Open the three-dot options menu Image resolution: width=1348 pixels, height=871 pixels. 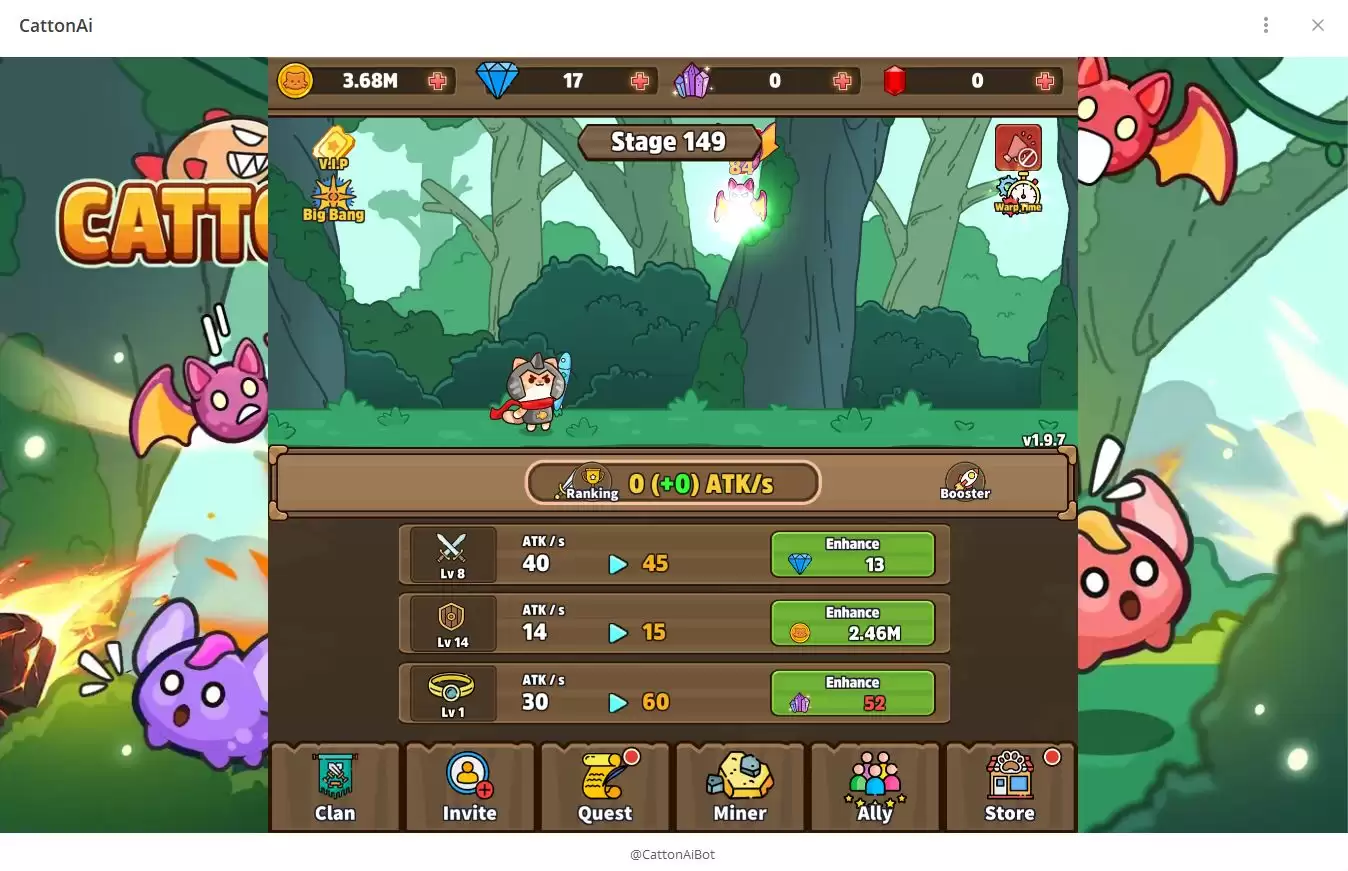point(1266,24)
